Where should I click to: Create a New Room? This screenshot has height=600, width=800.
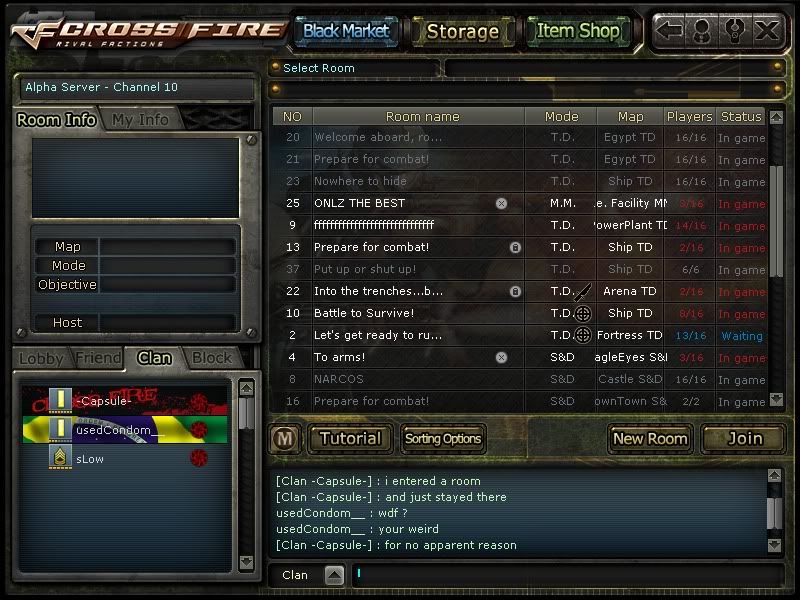coord(650,438)
